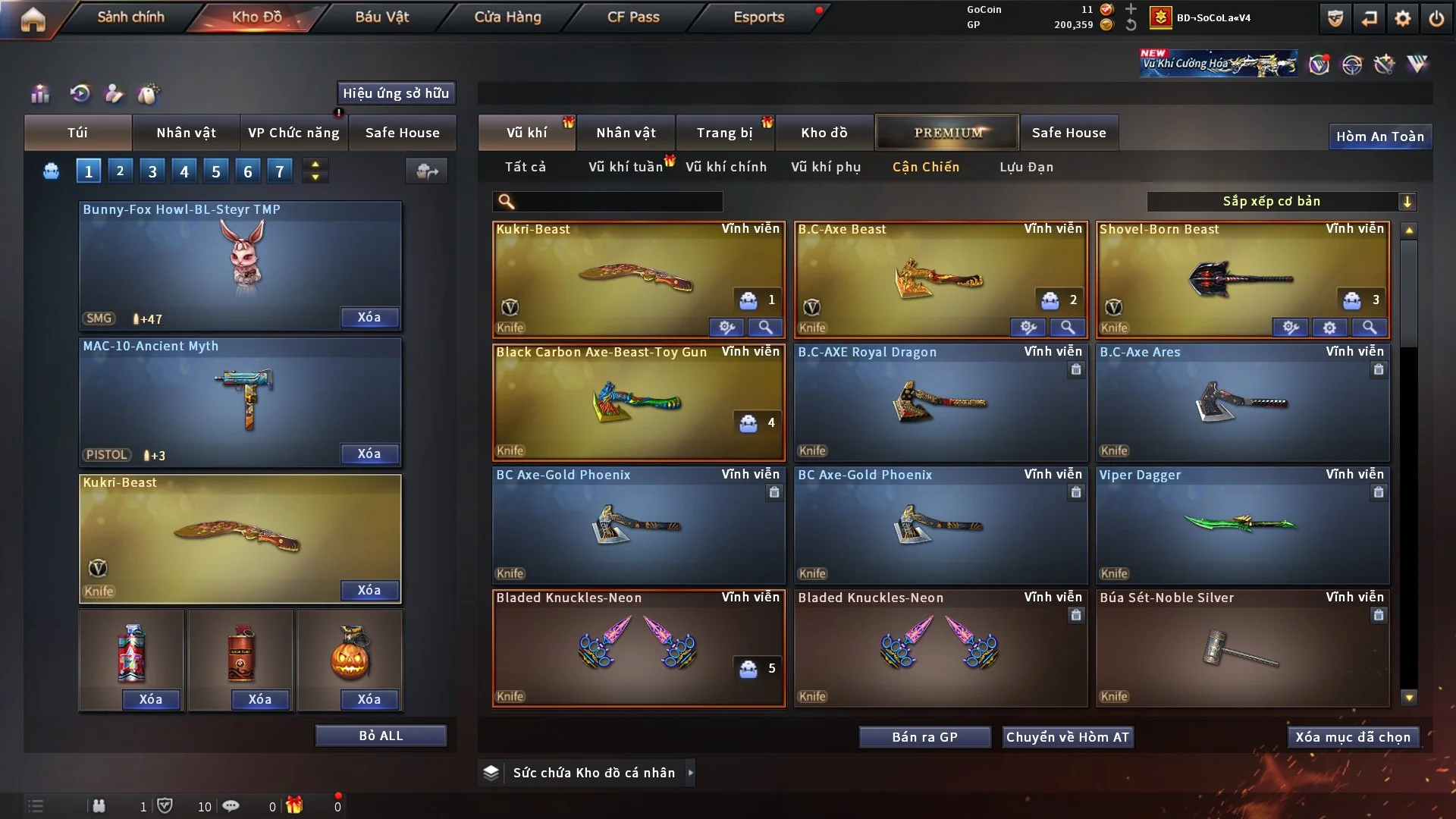
Task: Open the gift box icon in bottom status bar
Action: tap(296, 806)
